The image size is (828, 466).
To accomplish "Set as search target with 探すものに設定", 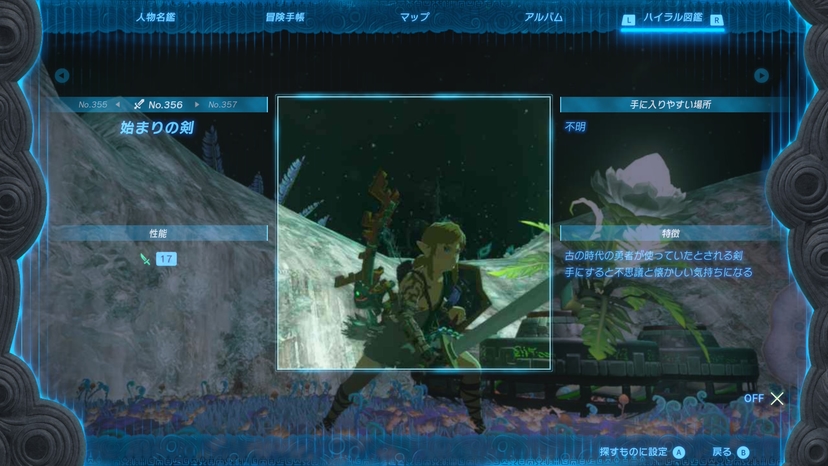I will (641, 452).
